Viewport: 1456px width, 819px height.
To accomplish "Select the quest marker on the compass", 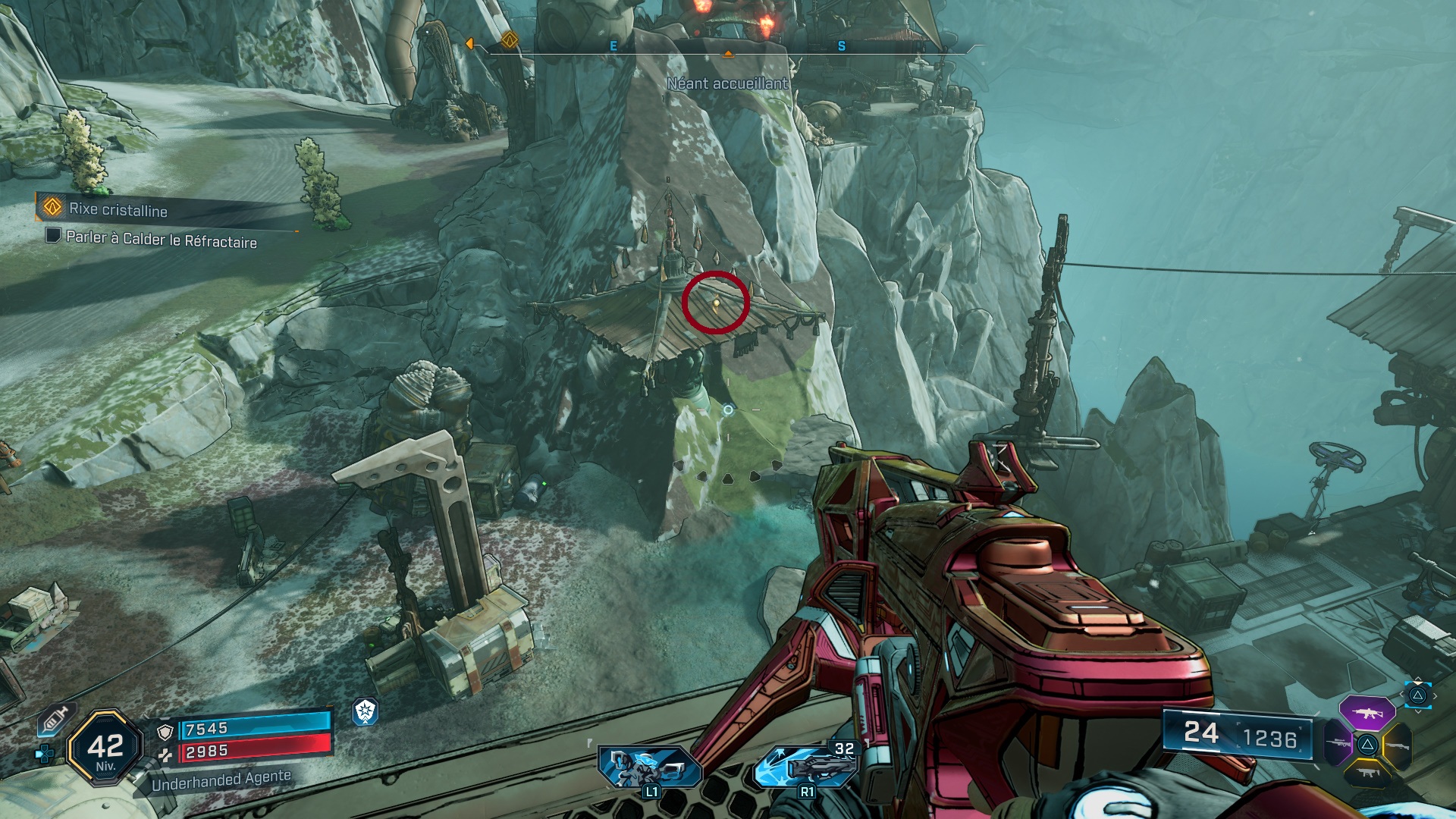I will coord(510,39).
